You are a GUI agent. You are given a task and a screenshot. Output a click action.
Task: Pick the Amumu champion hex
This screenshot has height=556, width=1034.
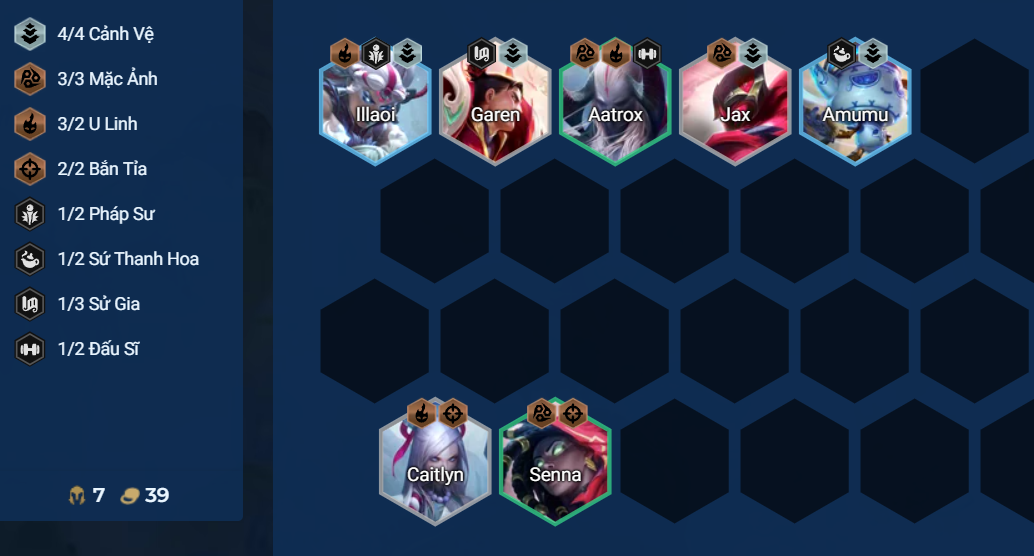855,108
